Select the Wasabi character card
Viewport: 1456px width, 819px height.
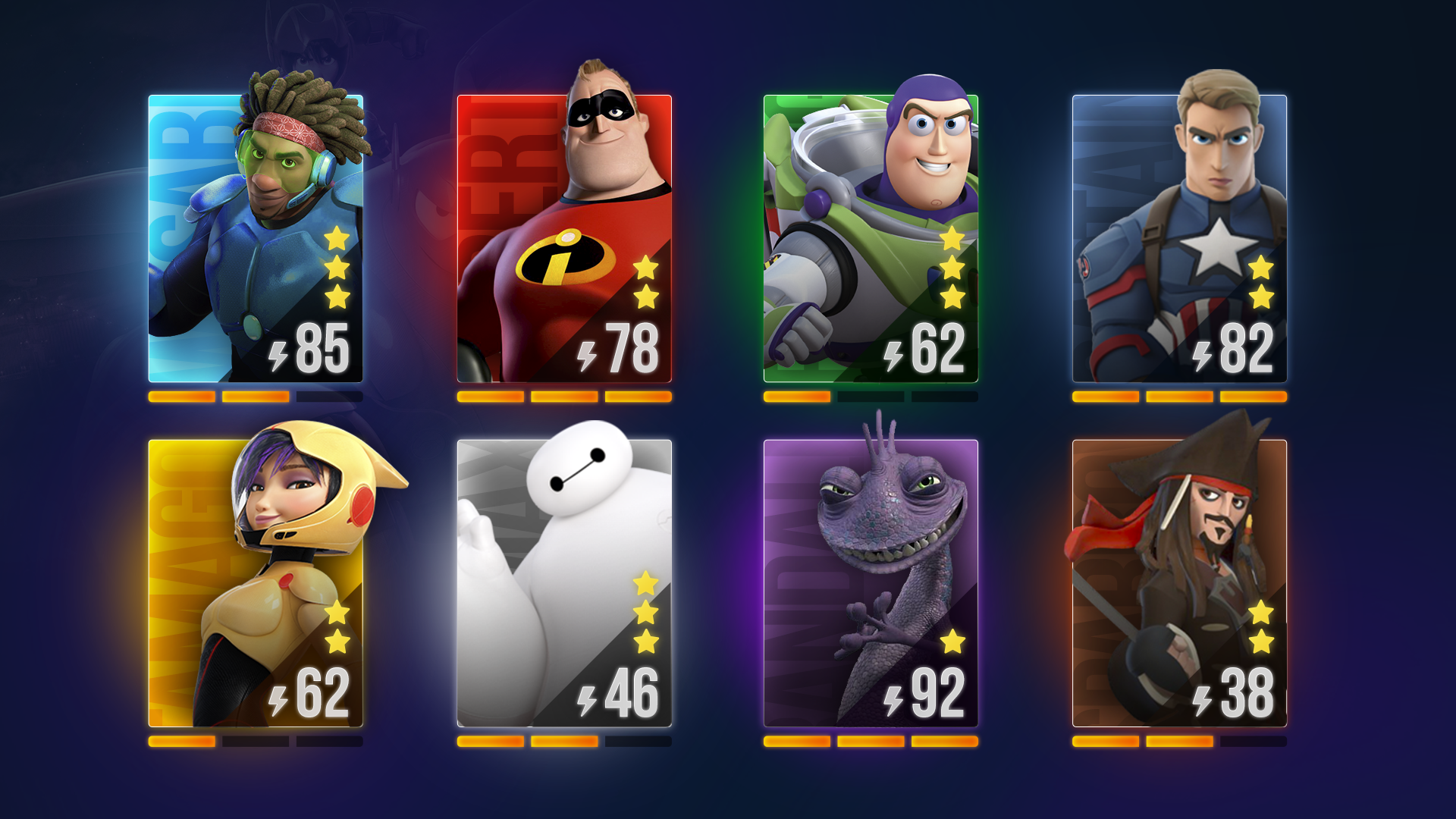pos(256,239)
